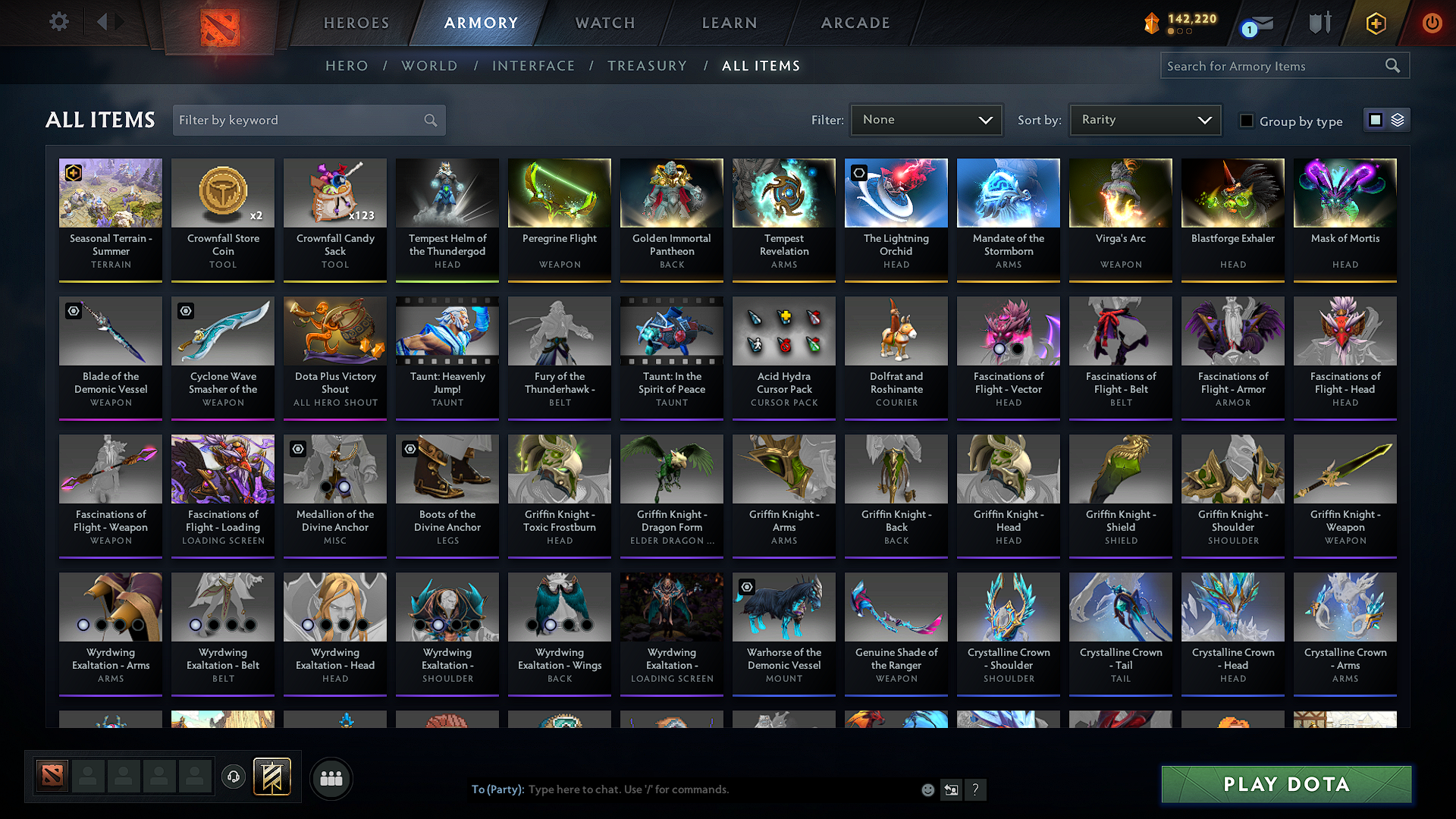This screenshot has width=1456, height=819.
Task: Switch to the WATCH tab
Action: pyautogui.click(x=603, y=24)
